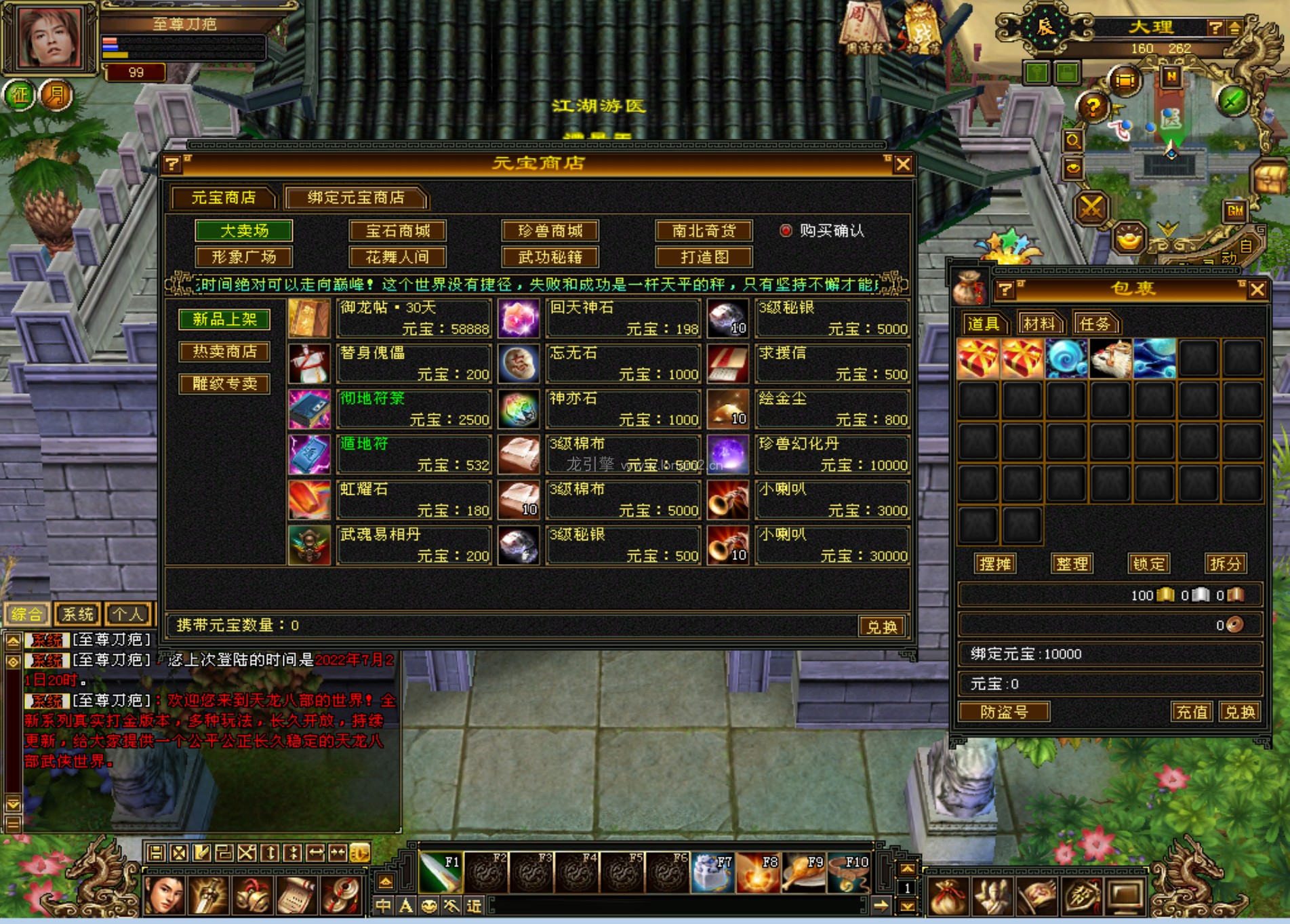1290x924 pixels.
Task: Open the 武功秘籍 shop section
Action: [550, 257]
